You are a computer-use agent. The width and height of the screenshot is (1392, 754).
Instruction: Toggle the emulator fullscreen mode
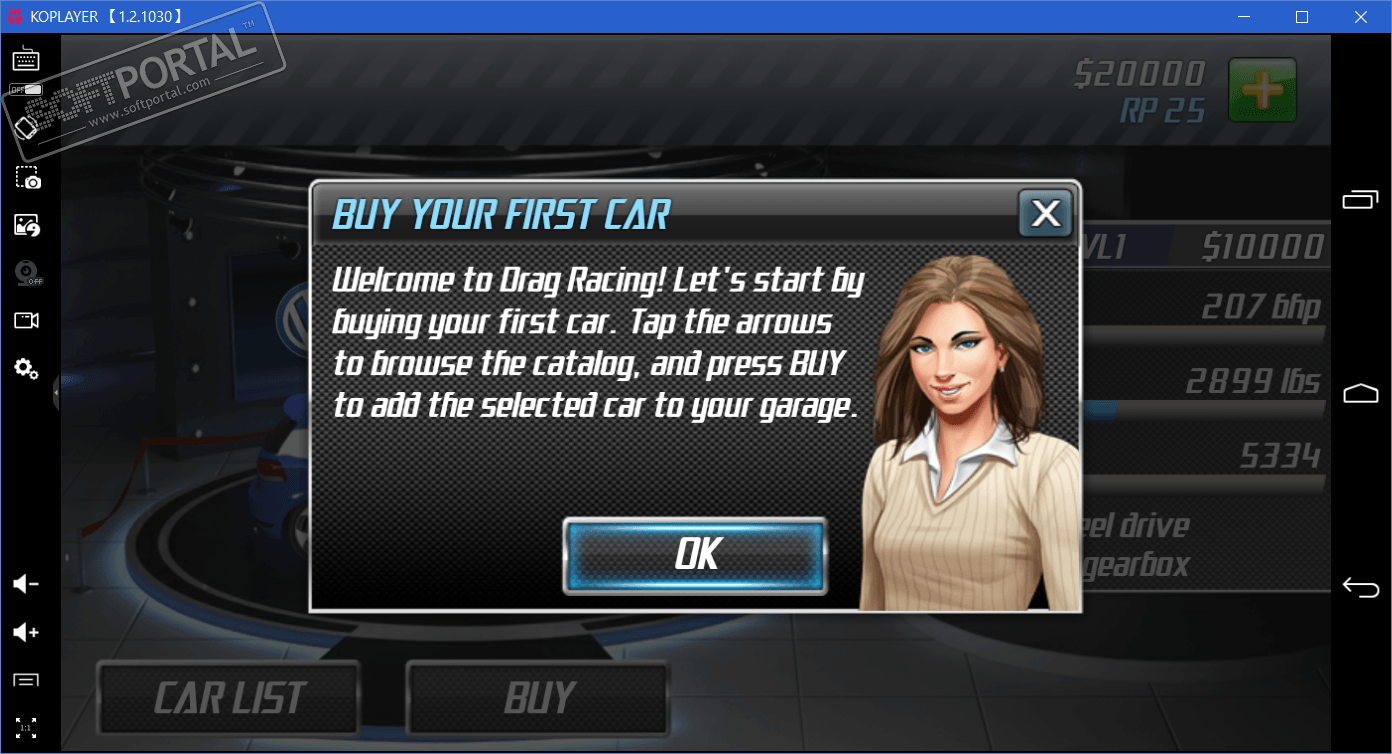pos(26,728)
